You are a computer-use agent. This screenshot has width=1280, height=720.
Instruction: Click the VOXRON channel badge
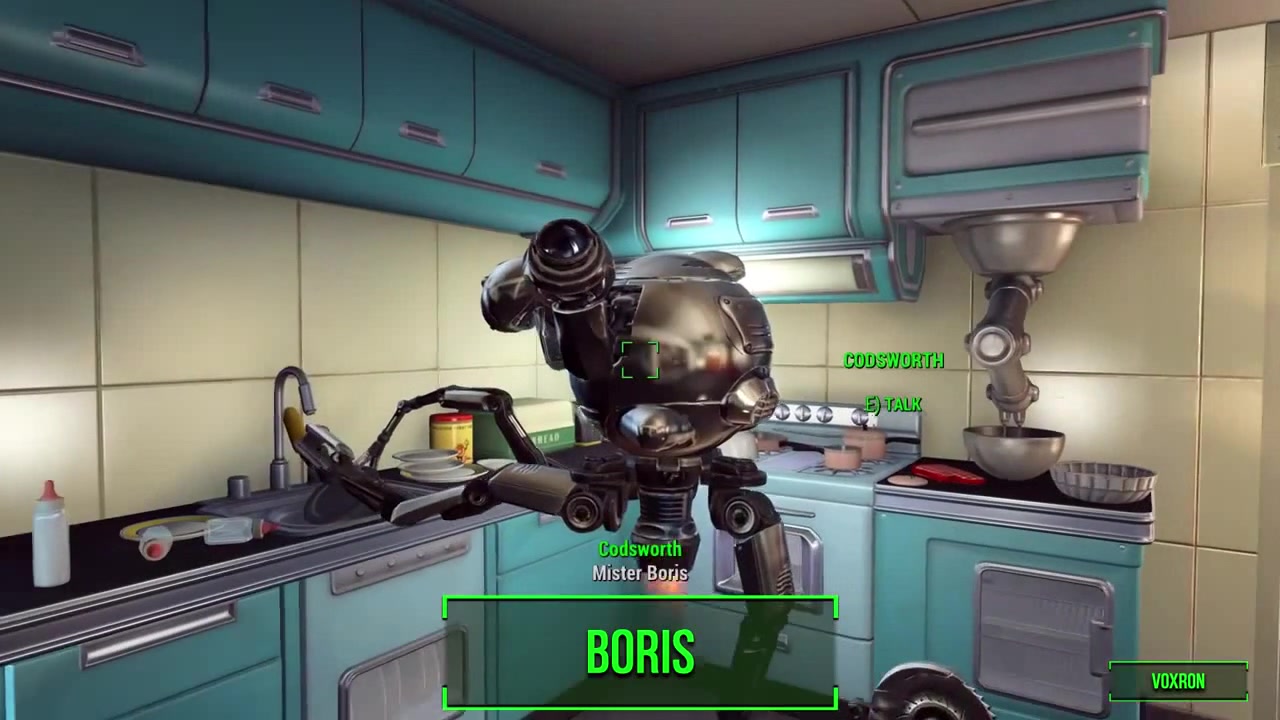(x=1178, y=681)
